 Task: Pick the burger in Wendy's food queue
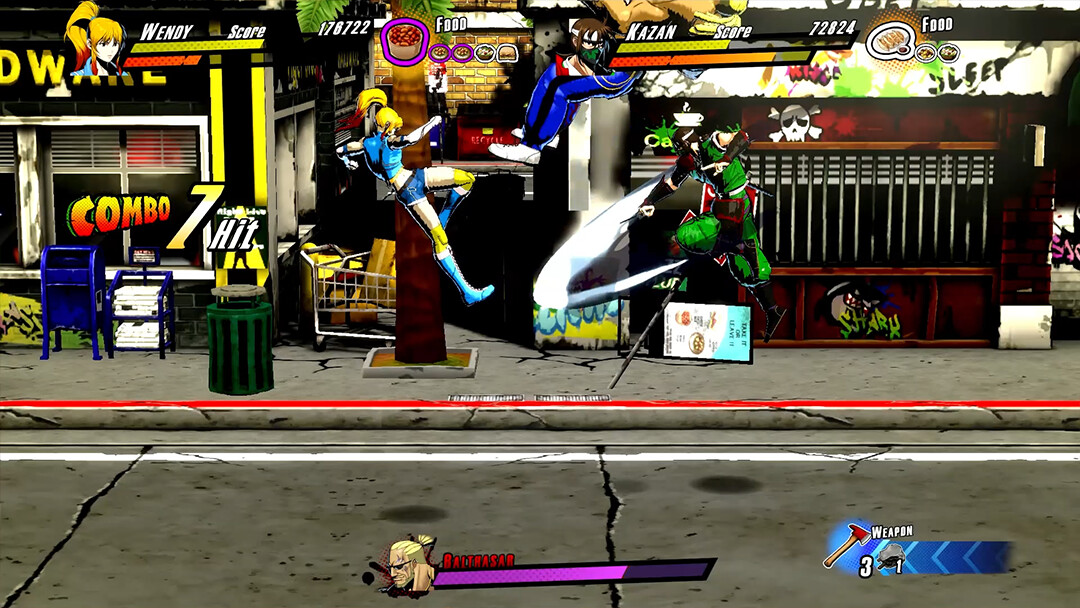[x=507, y=53]
